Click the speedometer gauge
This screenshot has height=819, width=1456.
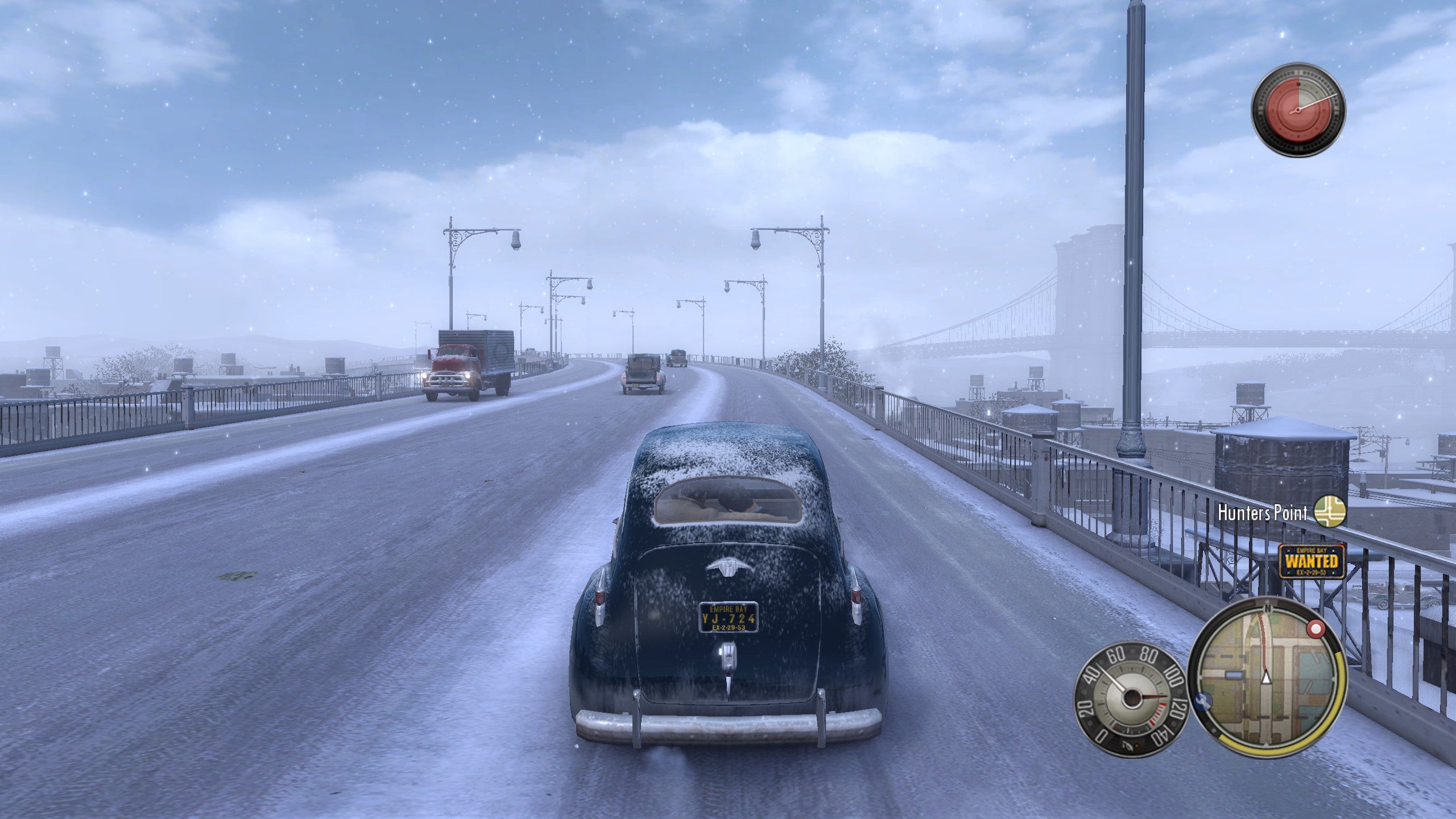pyautogui.click(x=1129, y=697)
